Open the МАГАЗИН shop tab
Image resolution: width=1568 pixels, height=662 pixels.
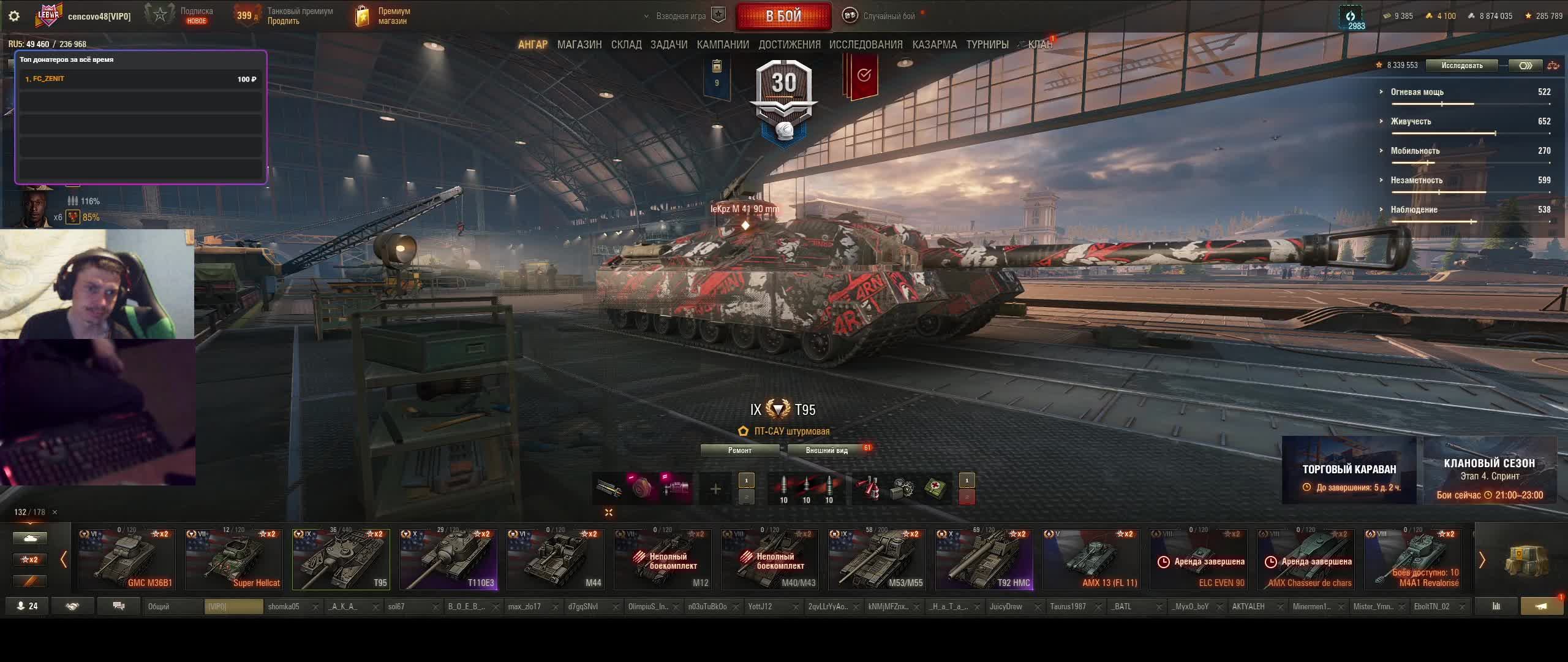(x=579, y=45)
